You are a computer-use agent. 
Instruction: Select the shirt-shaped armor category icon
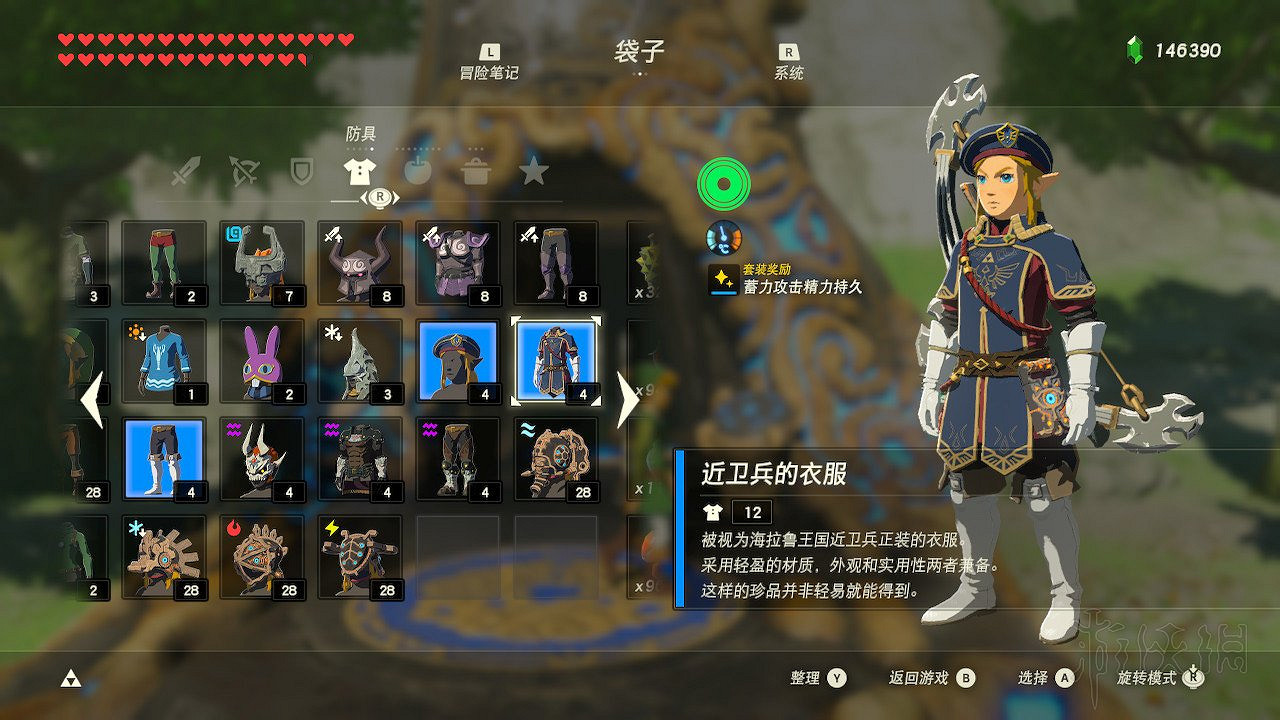[358, 170]
